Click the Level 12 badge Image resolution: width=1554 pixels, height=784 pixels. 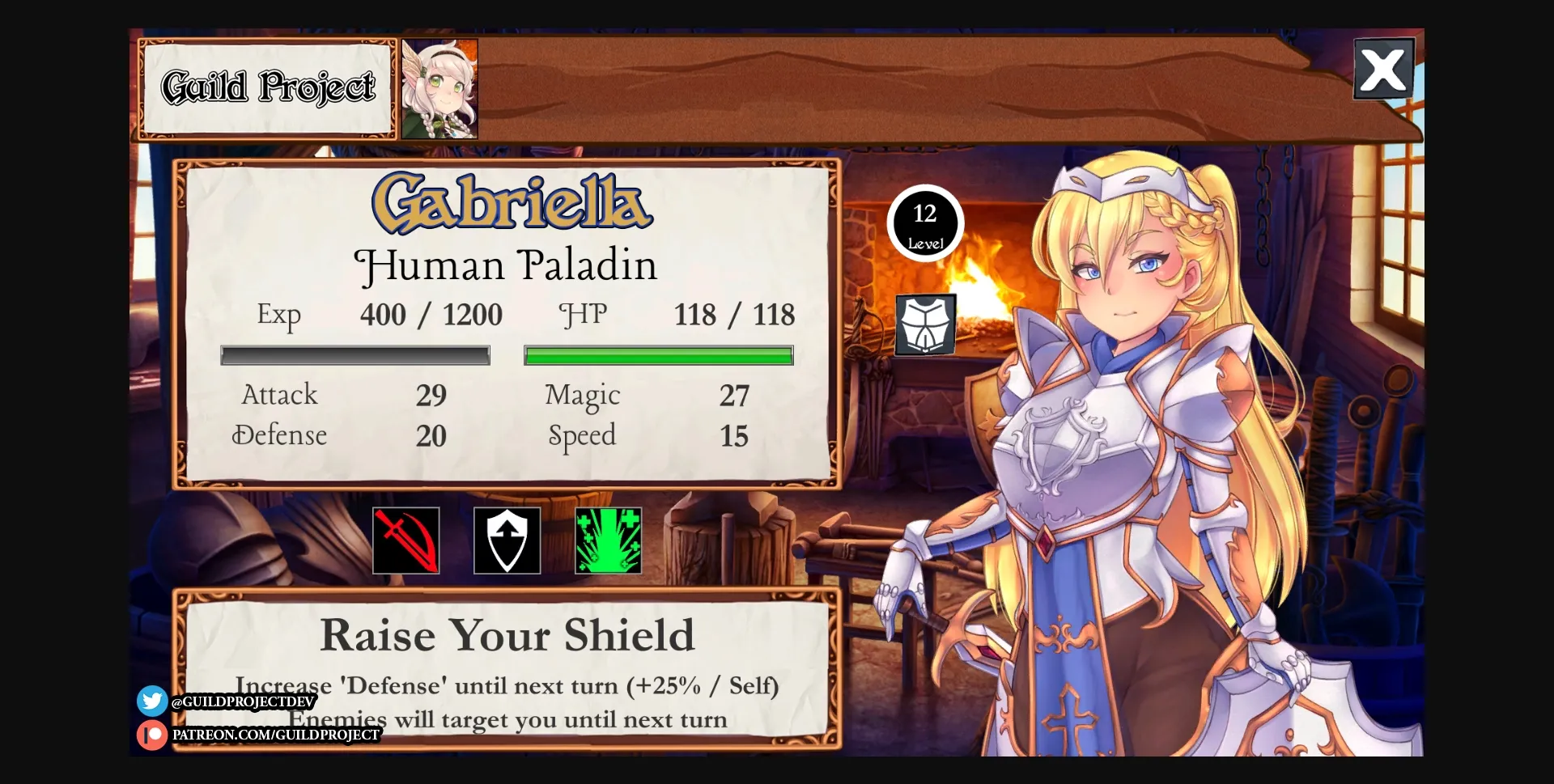[926, 224]
